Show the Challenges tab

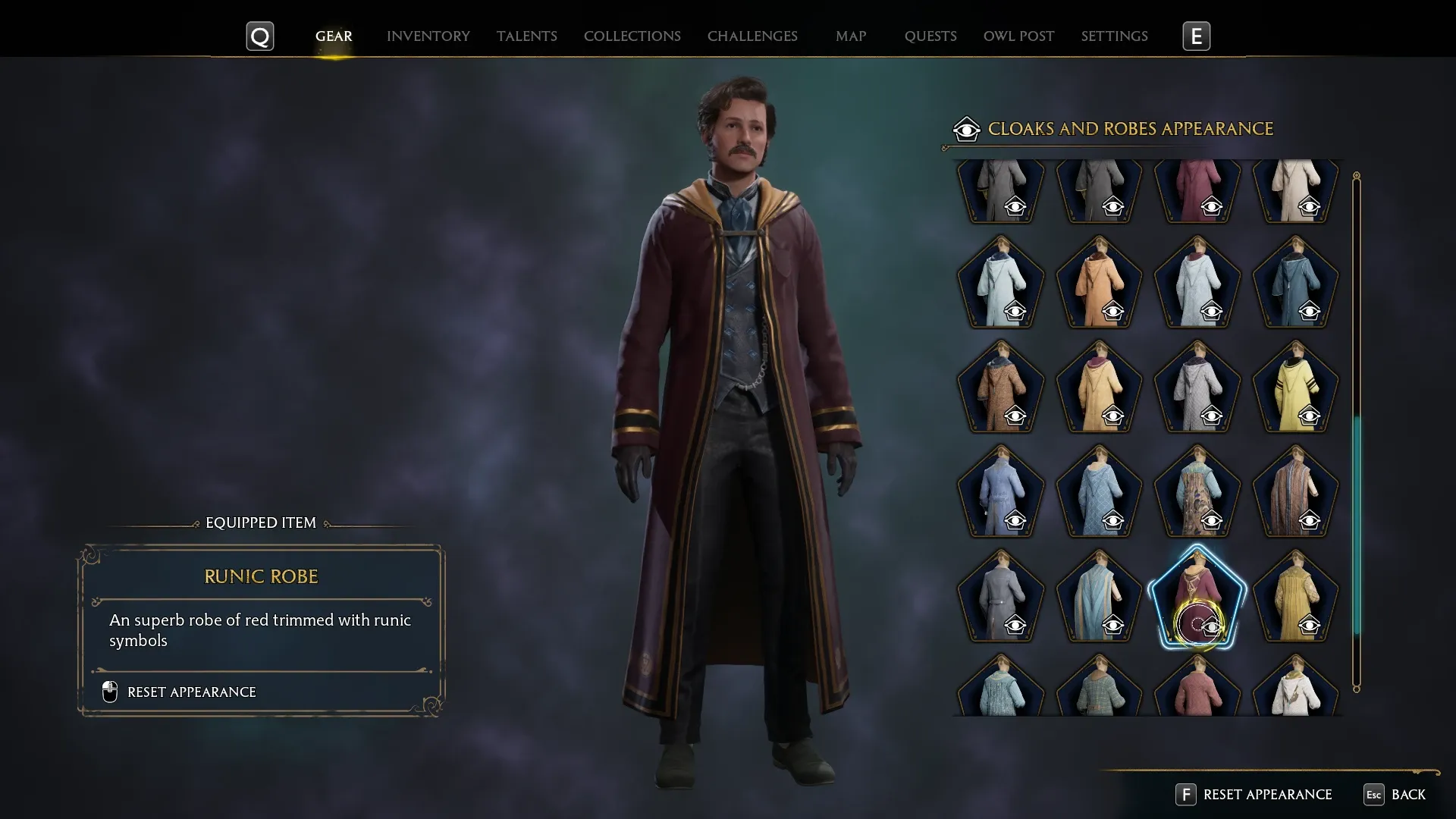[752, 36]
